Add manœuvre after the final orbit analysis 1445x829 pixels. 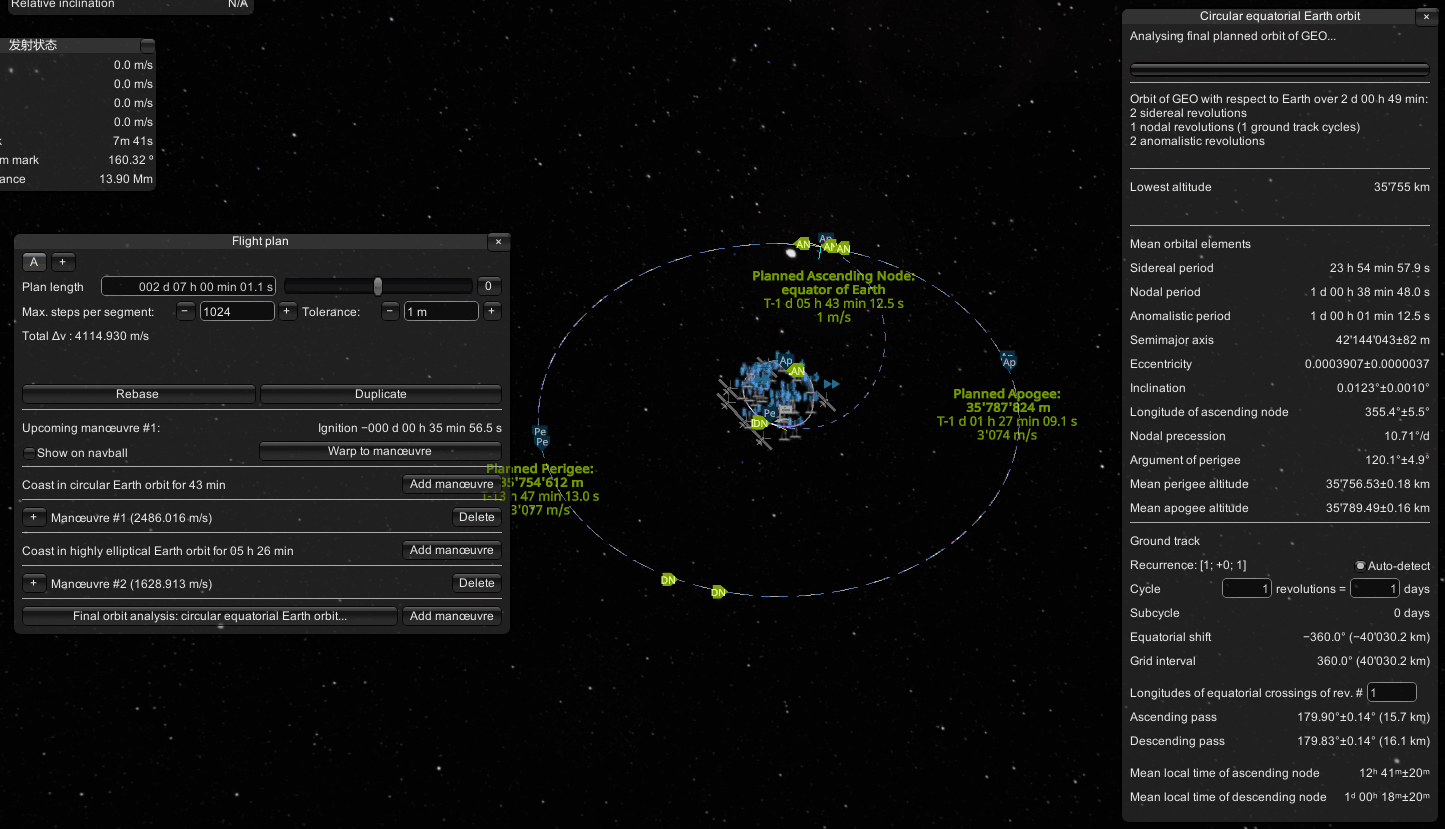pos(451,617)
